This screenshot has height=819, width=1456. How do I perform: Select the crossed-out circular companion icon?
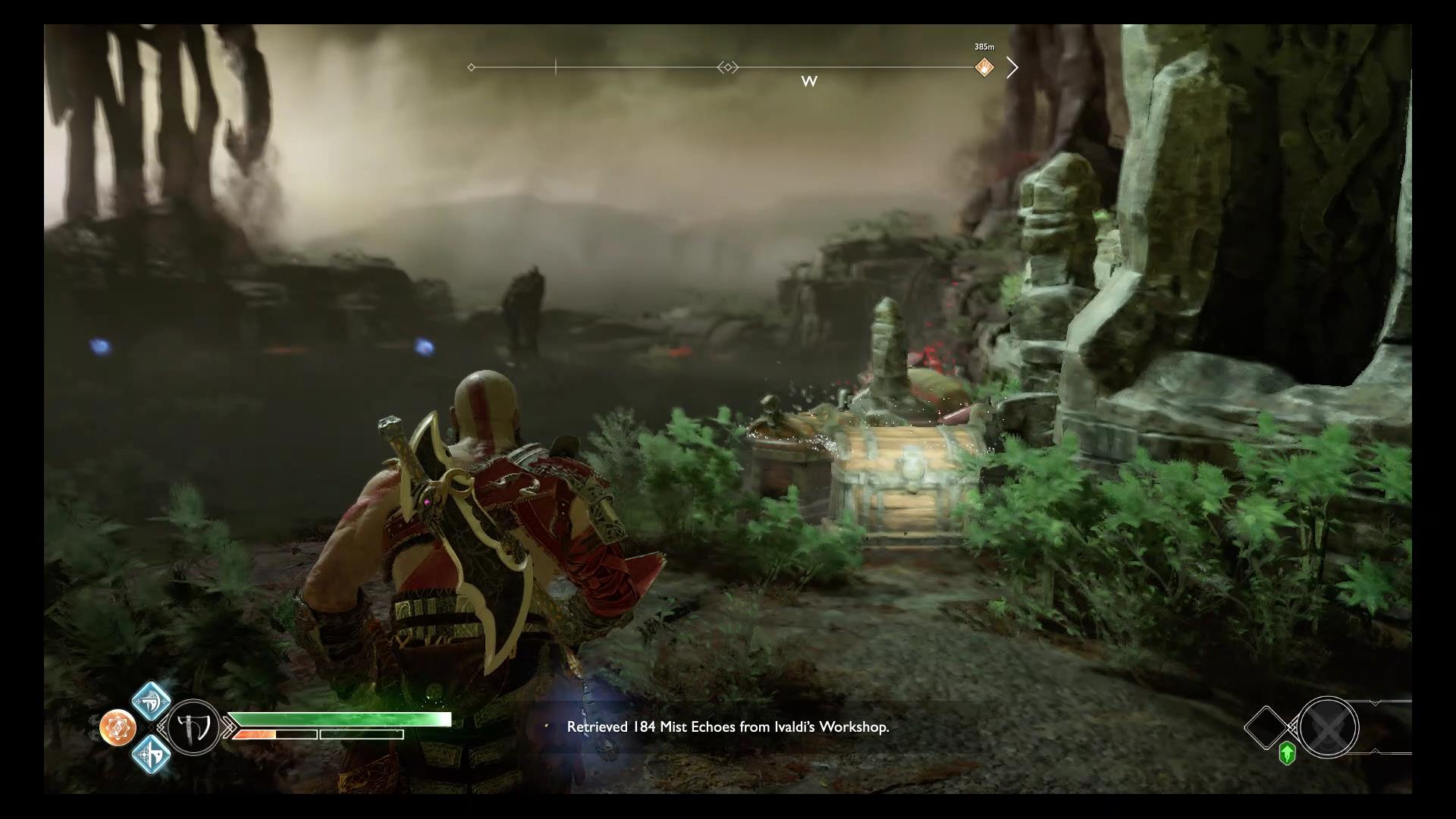pyautogui.click(x=1327, y=727)
